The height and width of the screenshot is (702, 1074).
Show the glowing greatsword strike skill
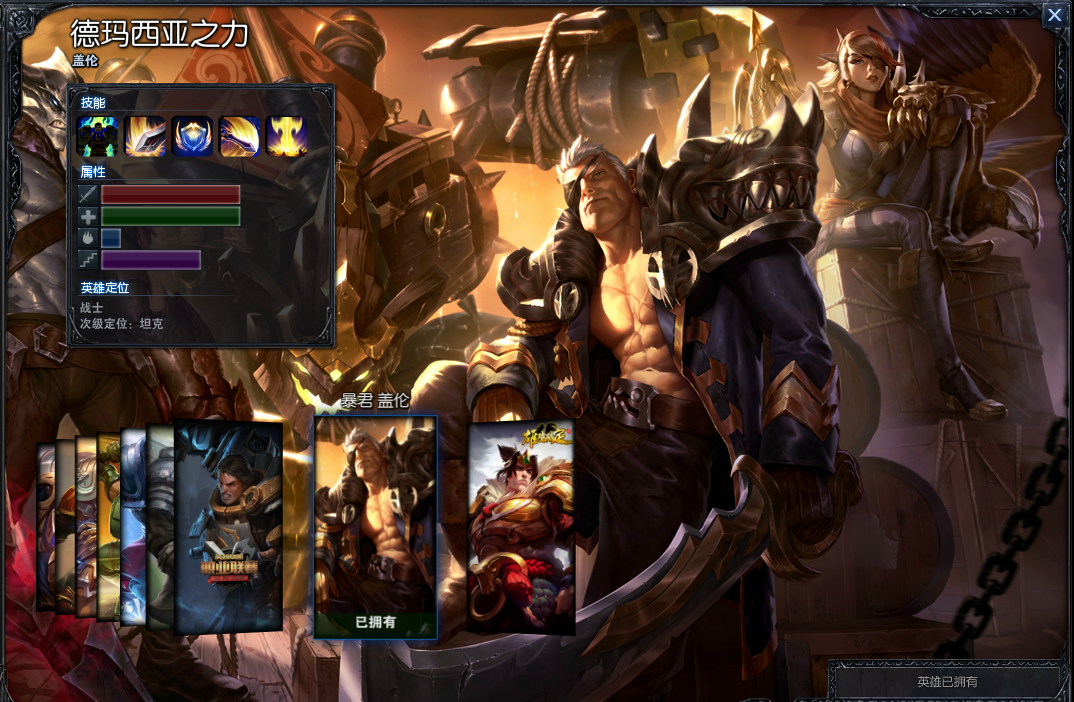click(145, 137)
